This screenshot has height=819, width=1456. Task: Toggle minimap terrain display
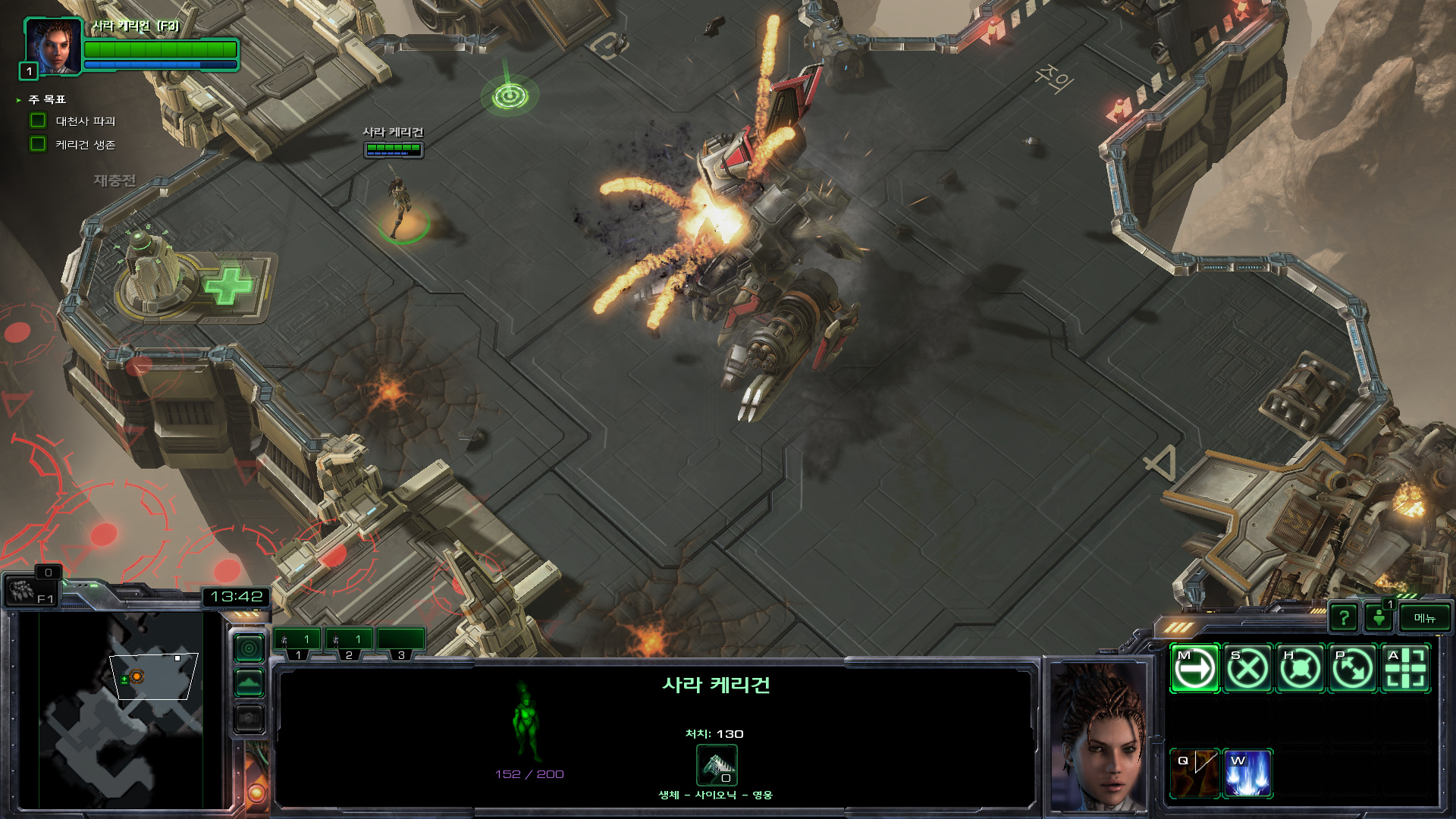tap(249, 682)
